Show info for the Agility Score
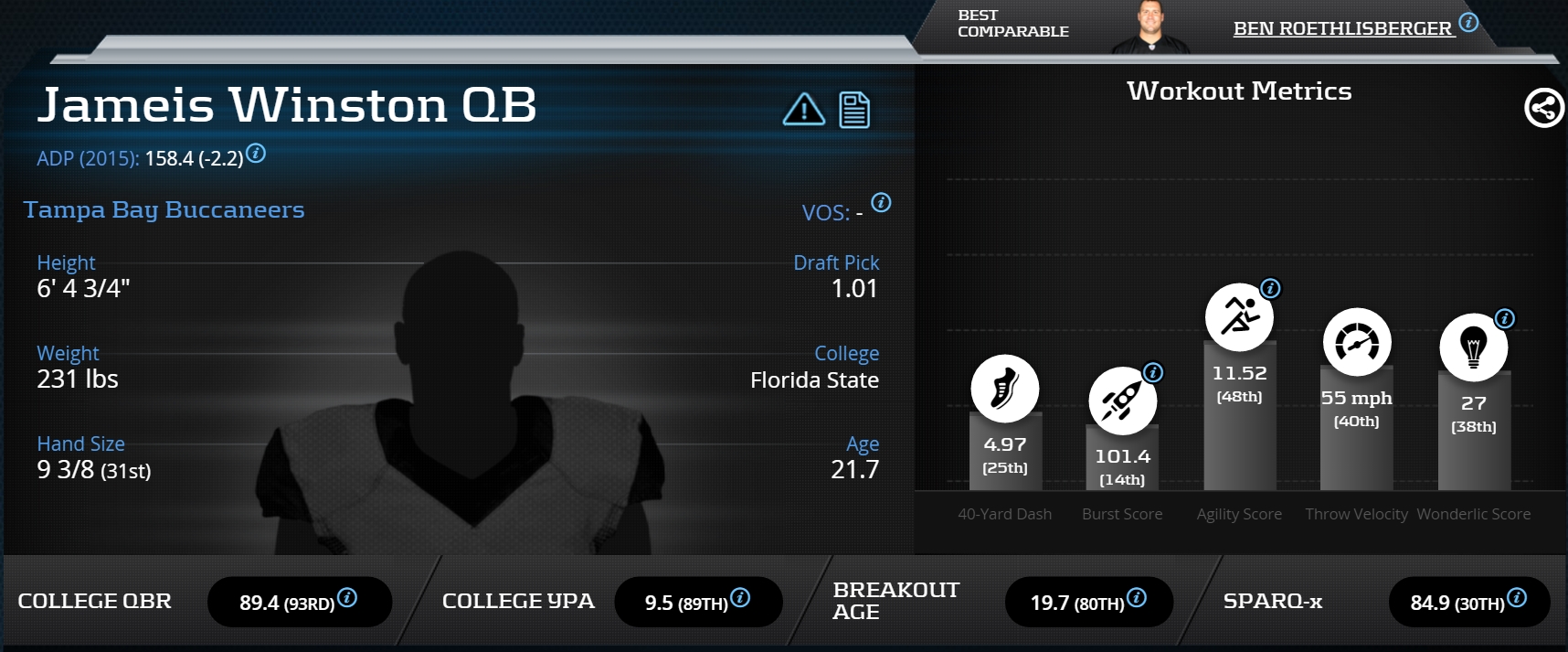 pos(1270,289)
